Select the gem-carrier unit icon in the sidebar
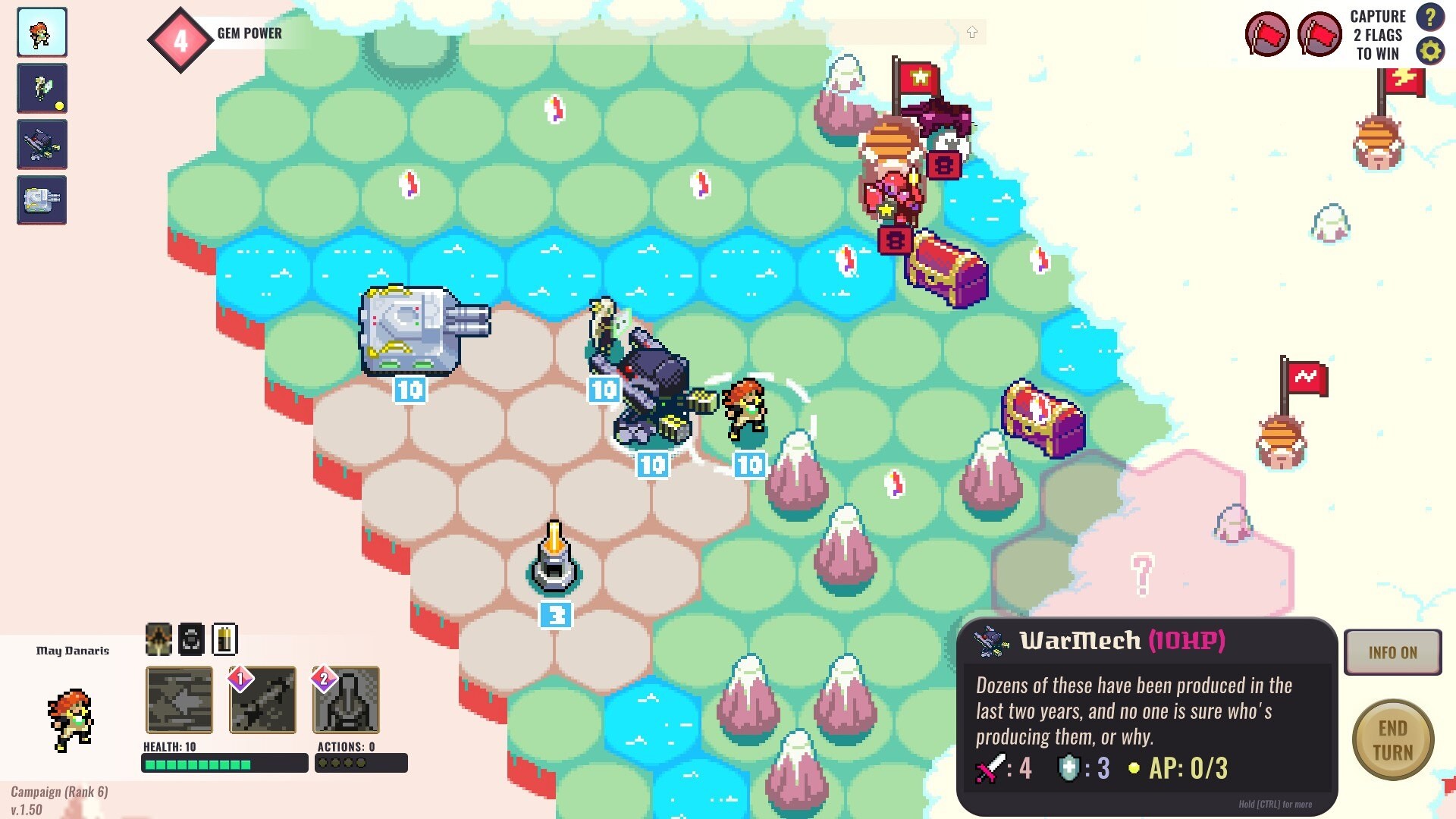Screen dimensions: 1456x819 (x=42, y=88)
